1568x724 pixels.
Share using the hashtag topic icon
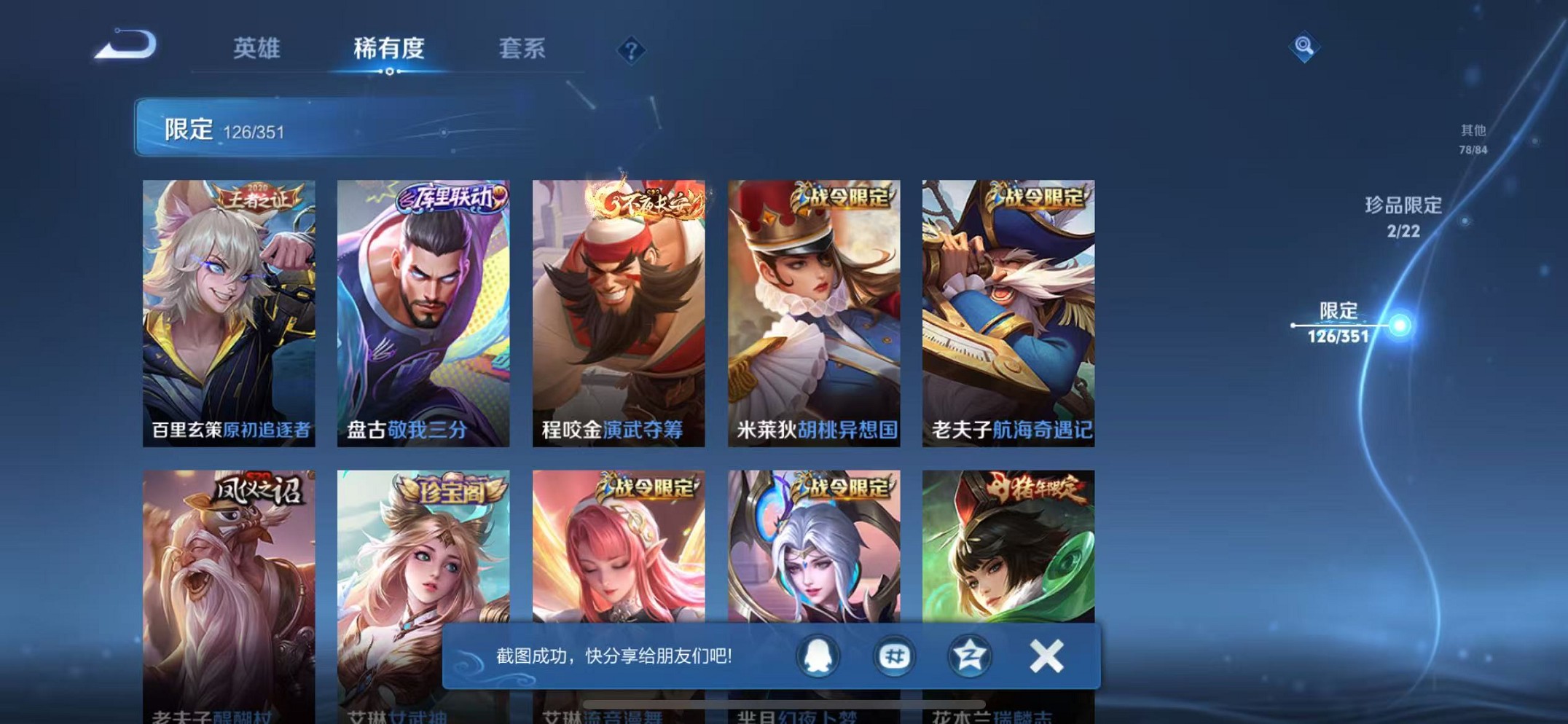896,655
